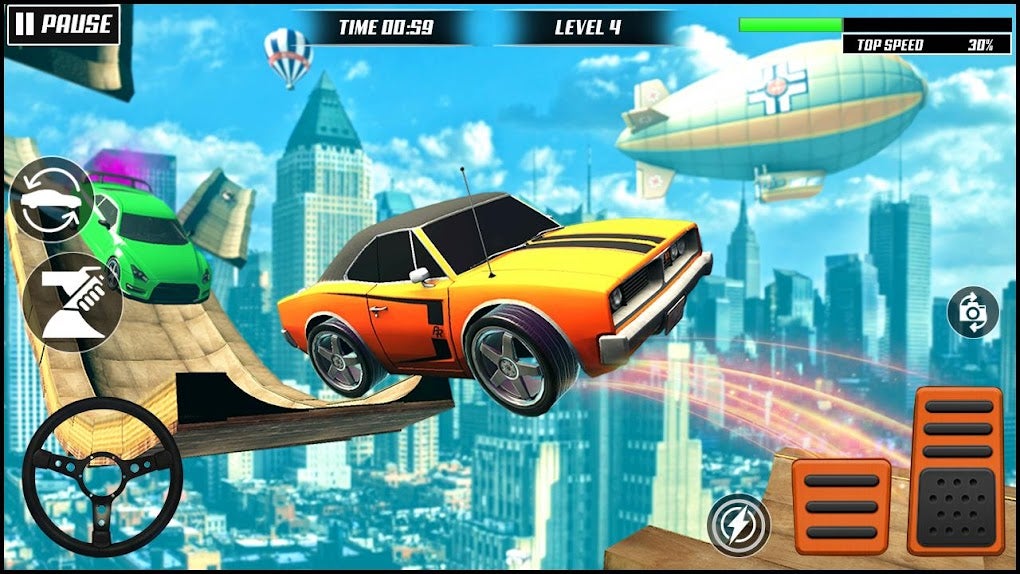Viewport: 1020px width, 574px height.
Task: Activate the lightning bolt nitro boost
Action: click(x=738, y=524)
